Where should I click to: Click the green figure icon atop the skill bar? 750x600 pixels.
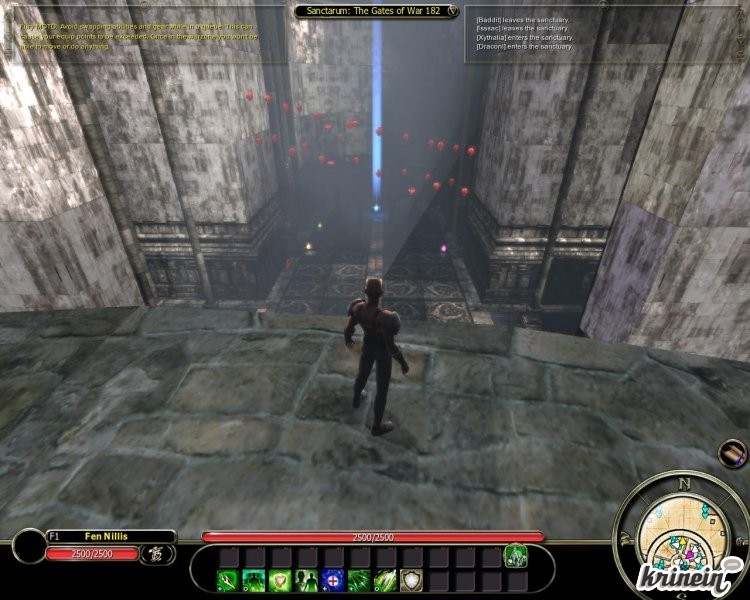[x=516, y=555]
